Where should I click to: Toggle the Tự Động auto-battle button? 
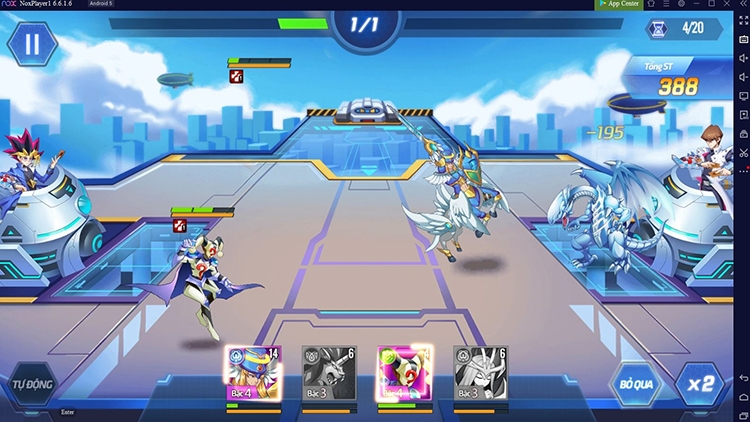click(30, 385)
